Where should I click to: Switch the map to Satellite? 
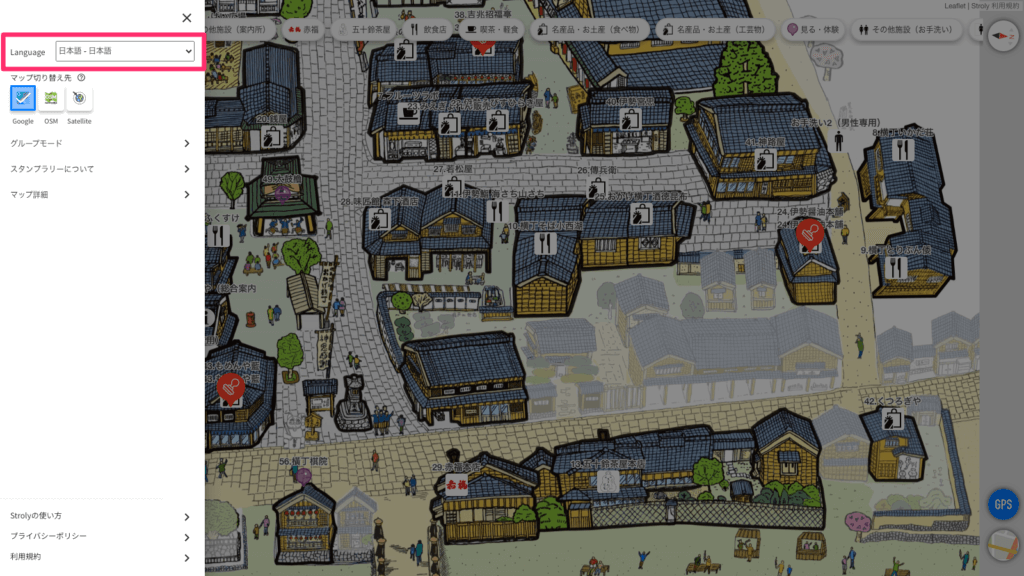[79, 98]
